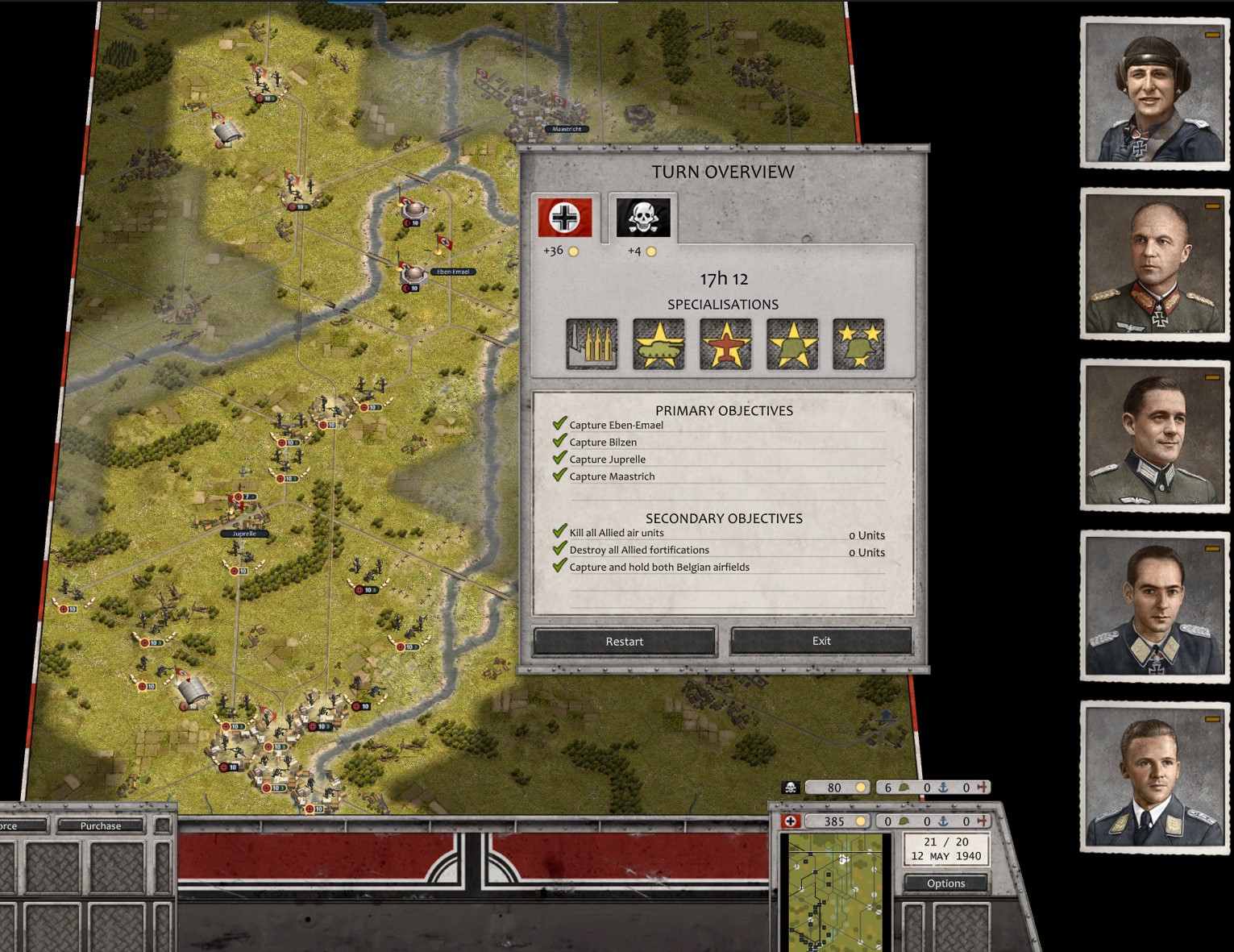Click the checkmark beside Capture Eben-Emael
The image size is (1234, 952).
point(559,422)
